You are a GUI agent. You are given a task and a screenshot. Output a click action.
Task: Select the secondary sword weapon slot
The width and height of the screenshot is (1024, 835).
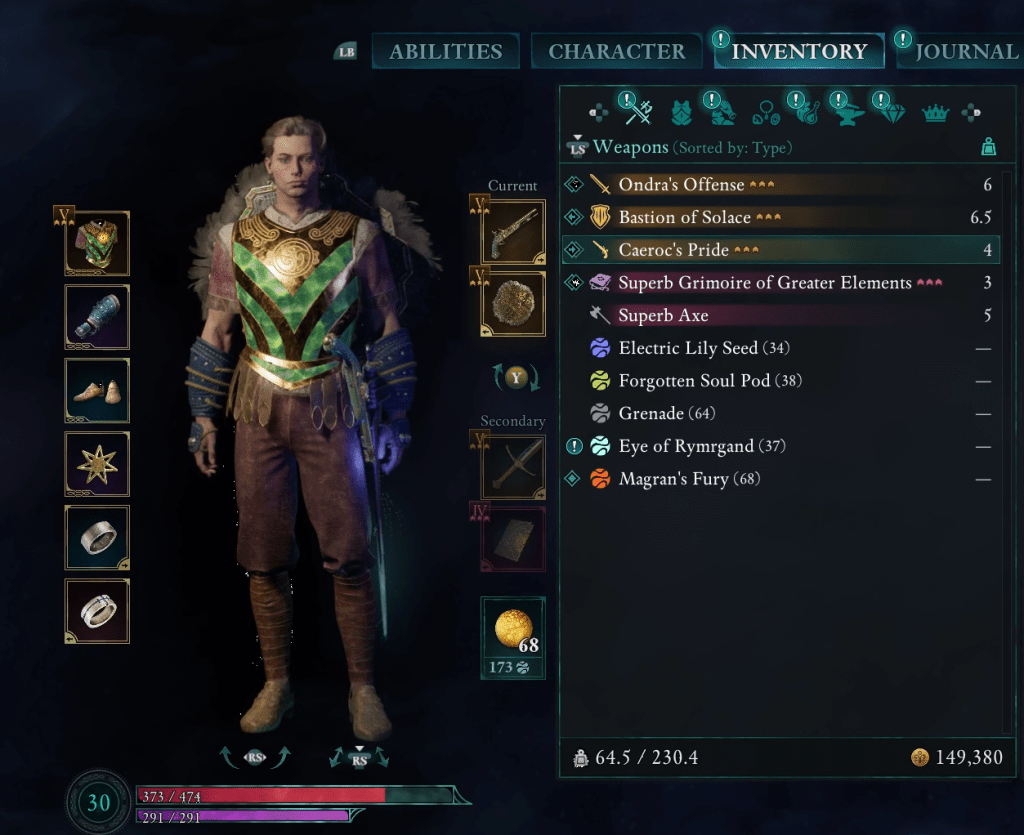tap(513, 465)
